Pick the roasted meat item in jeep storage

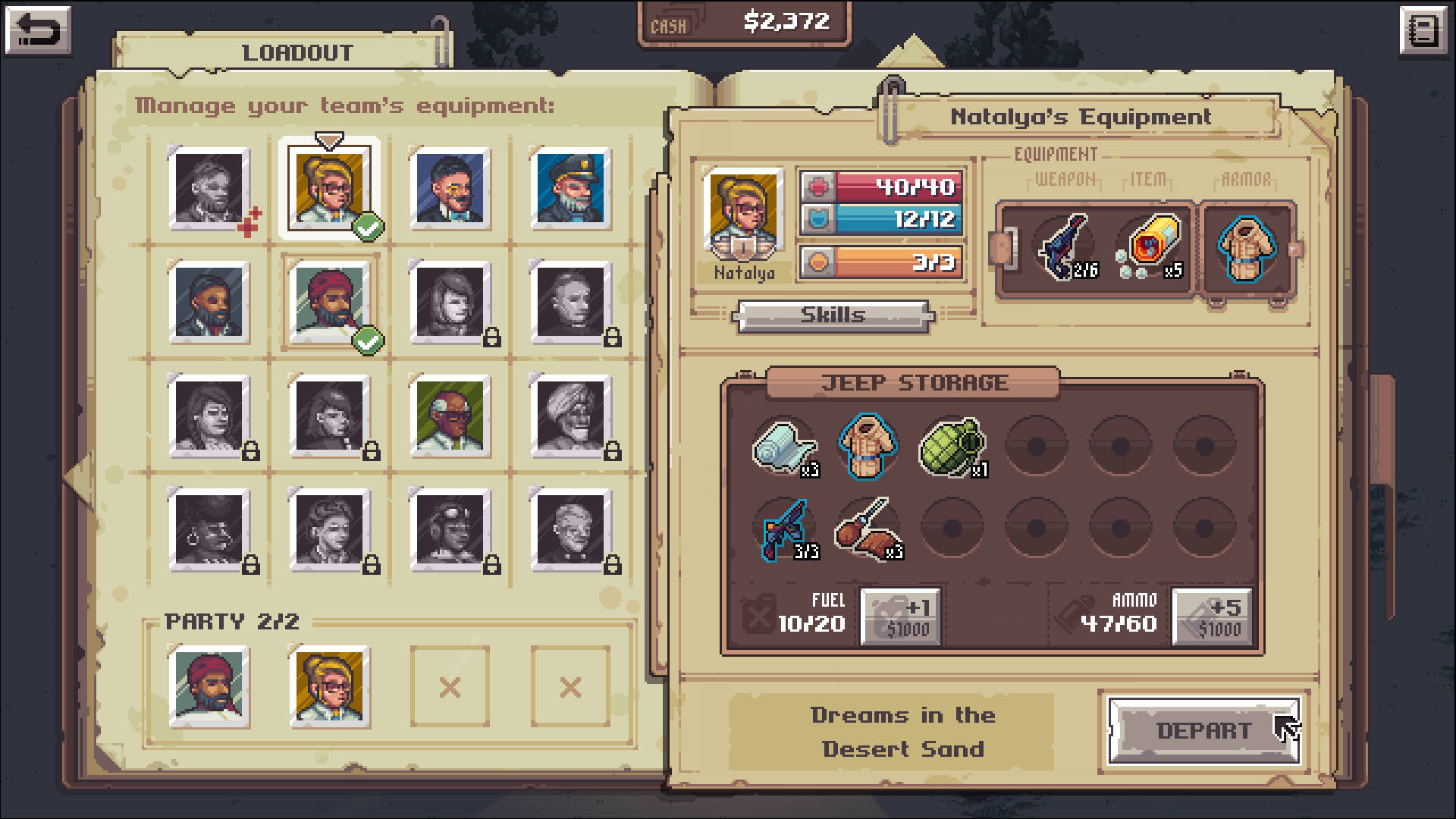[x=868, y=529]
